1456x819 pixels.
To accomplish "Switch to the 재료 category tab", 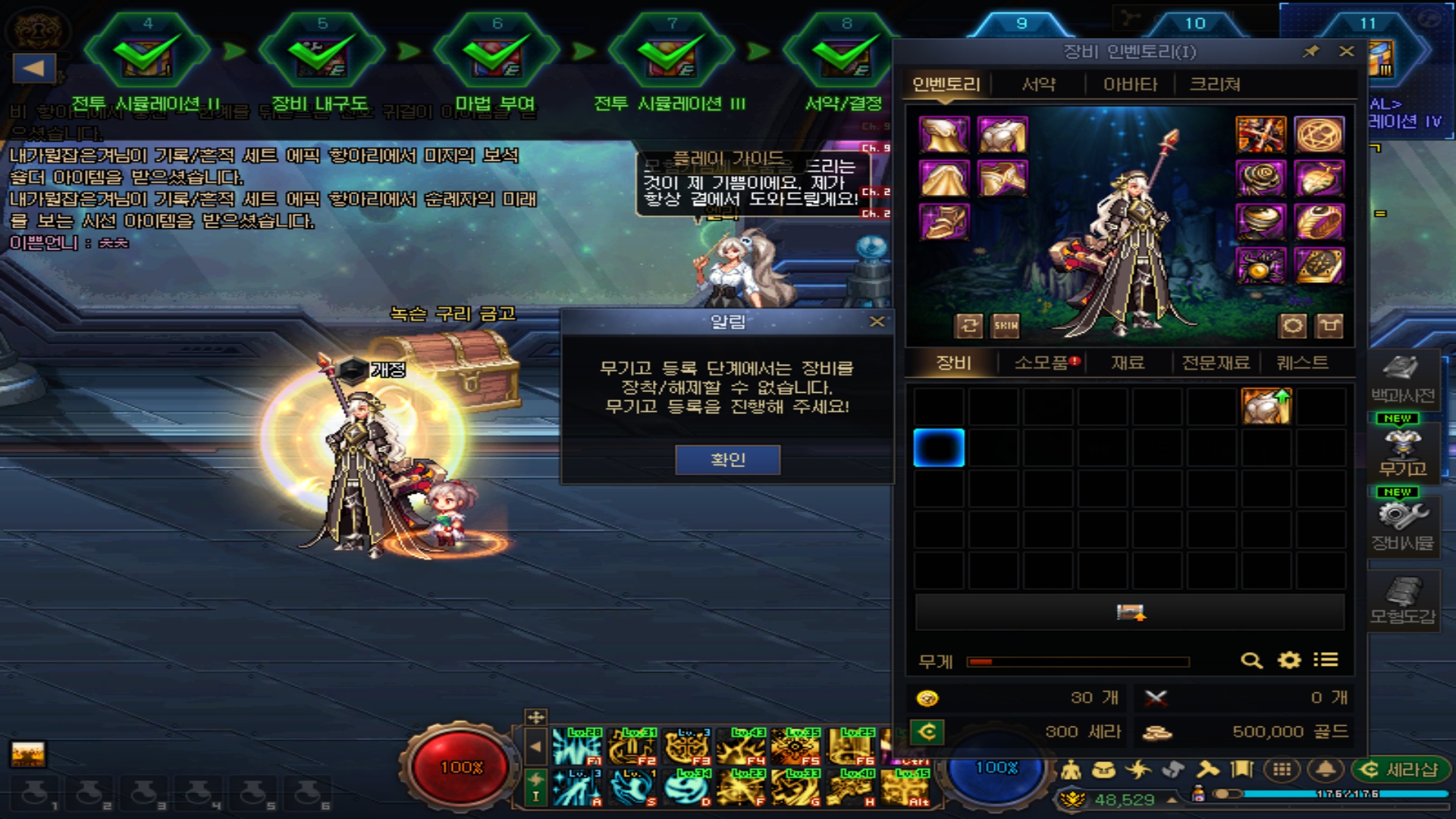I will [x=1128, y=362].
